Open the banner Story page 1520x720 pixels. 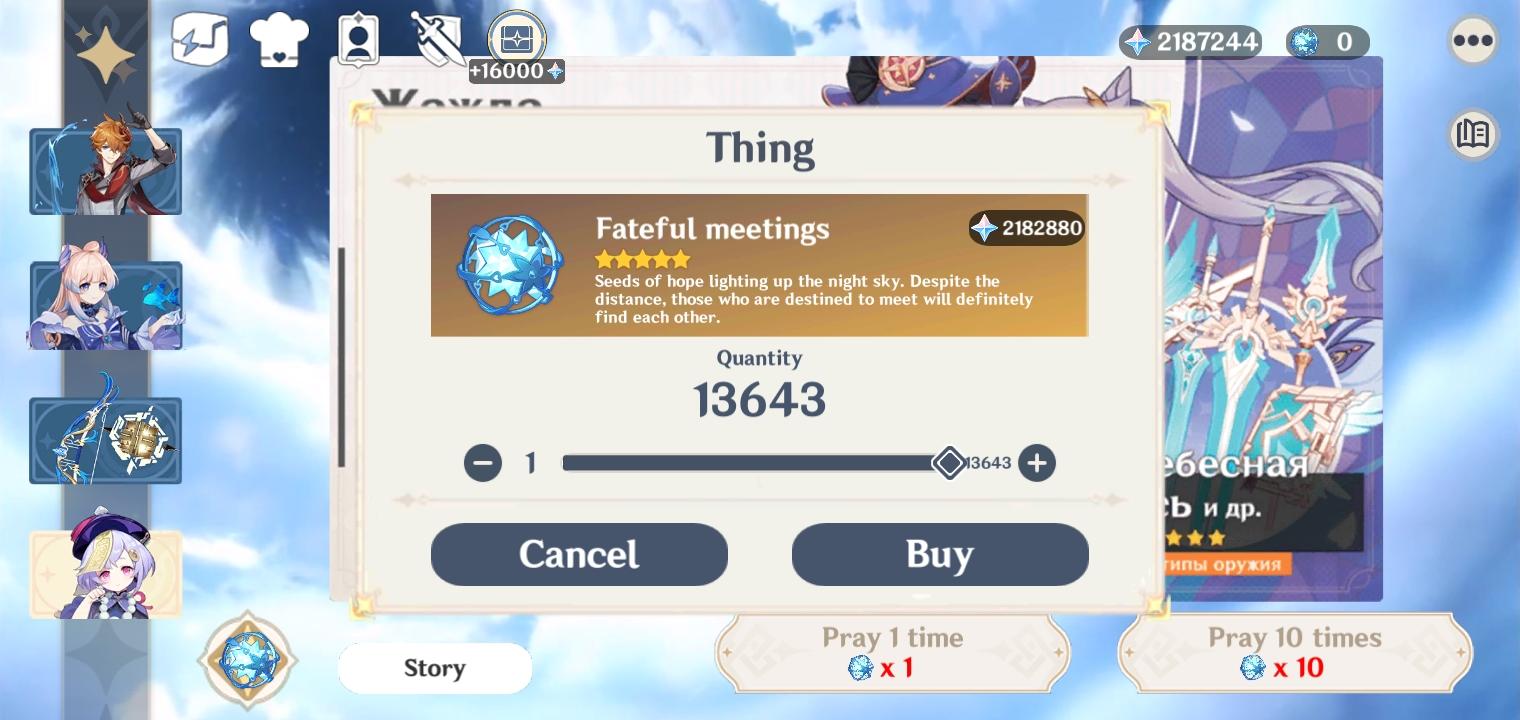tap(435, 668)
